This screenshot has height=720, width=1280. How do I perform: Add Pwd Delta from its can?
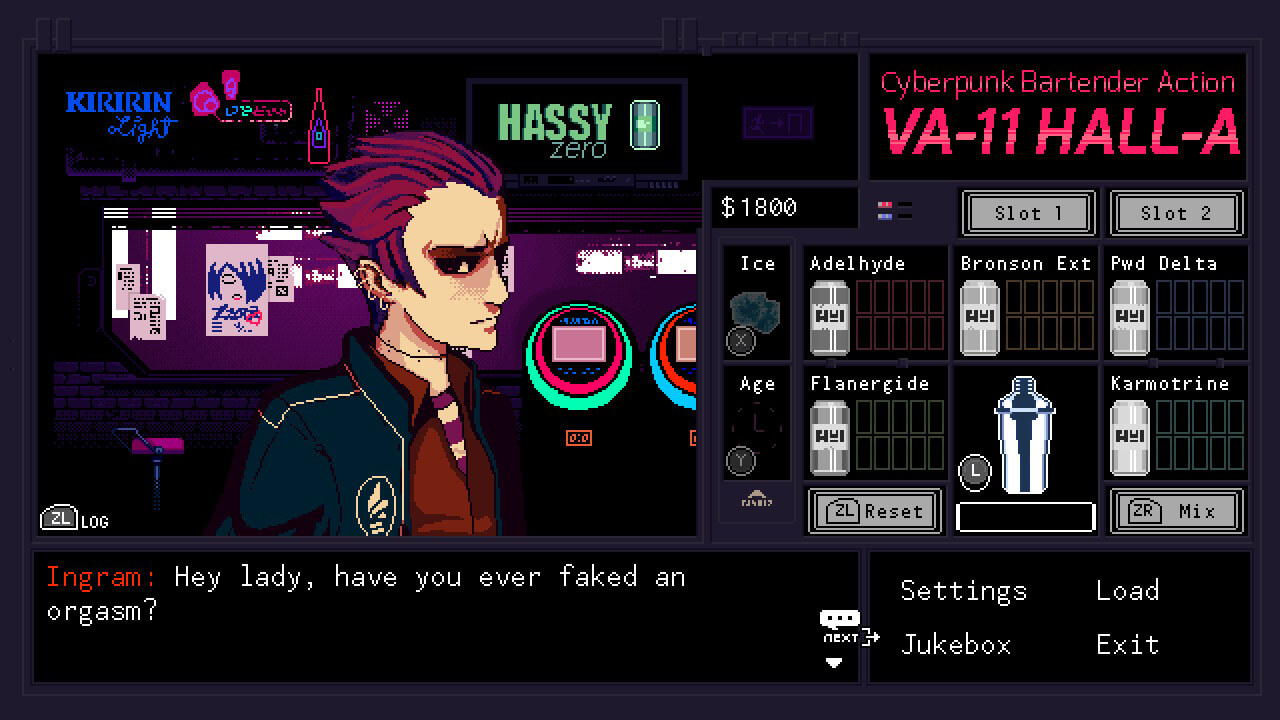[x=1129, y=317]
